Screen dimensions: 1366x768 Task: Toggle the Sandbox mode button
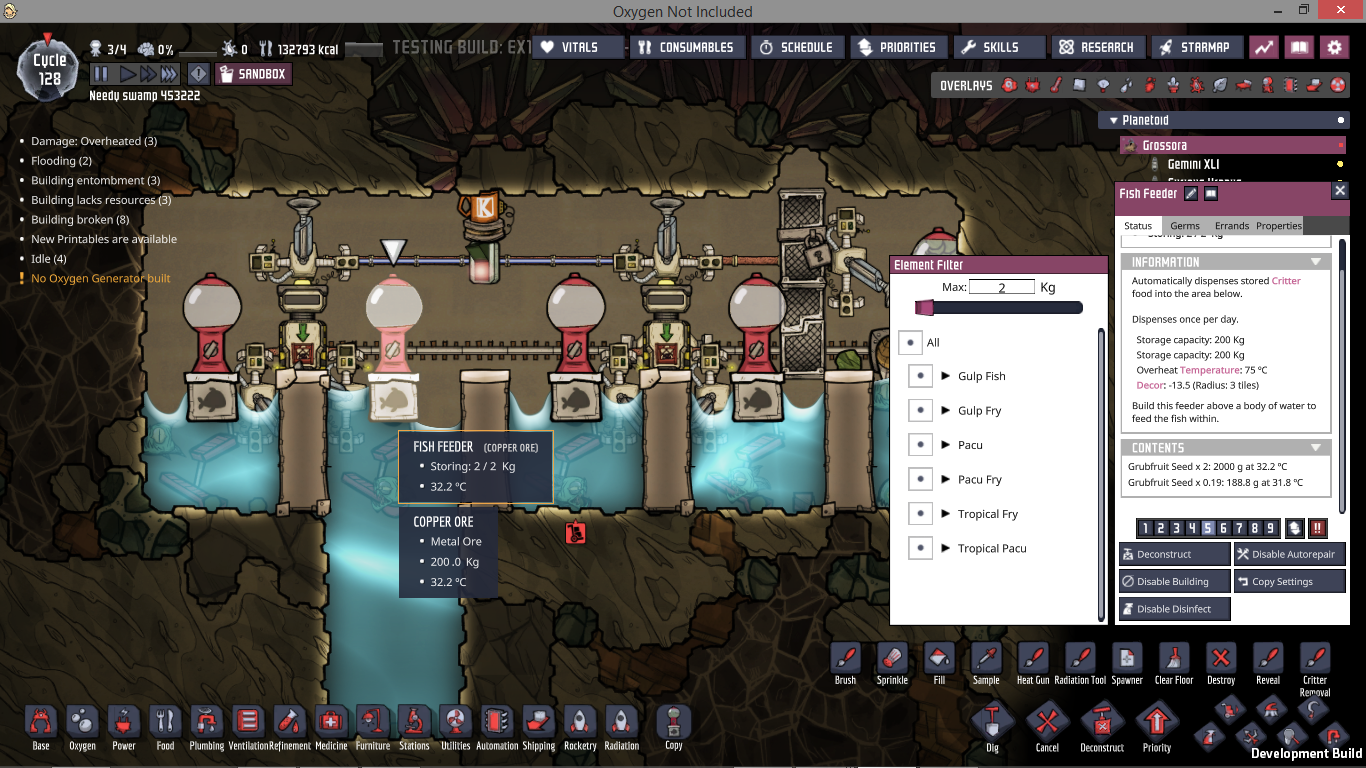click(x=253, y=74)
